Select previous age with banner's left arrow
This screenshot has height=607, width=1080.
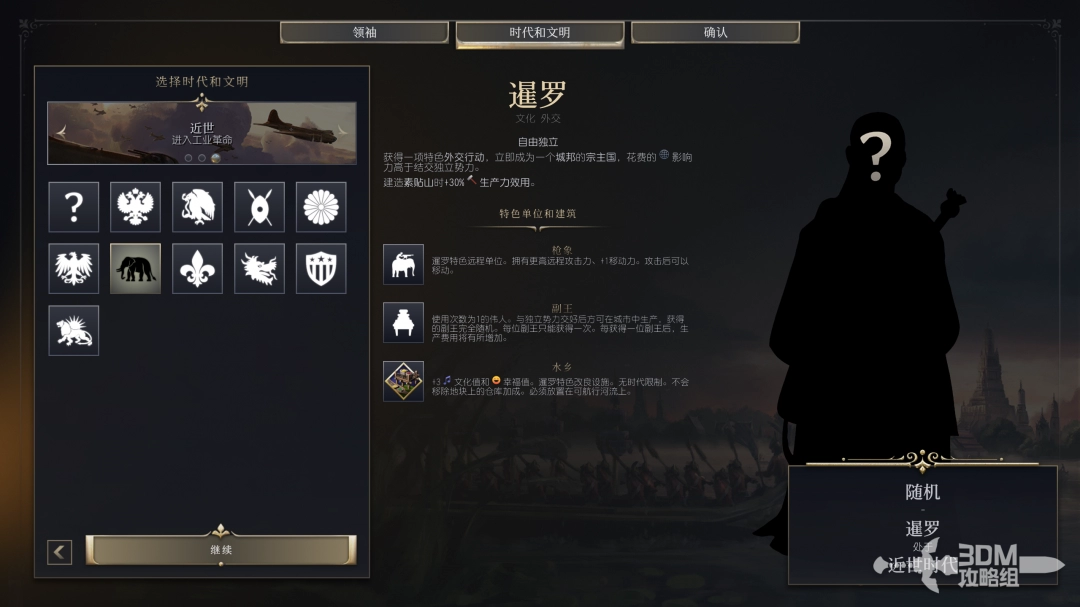pyautogui.click(x=62, y=132)
